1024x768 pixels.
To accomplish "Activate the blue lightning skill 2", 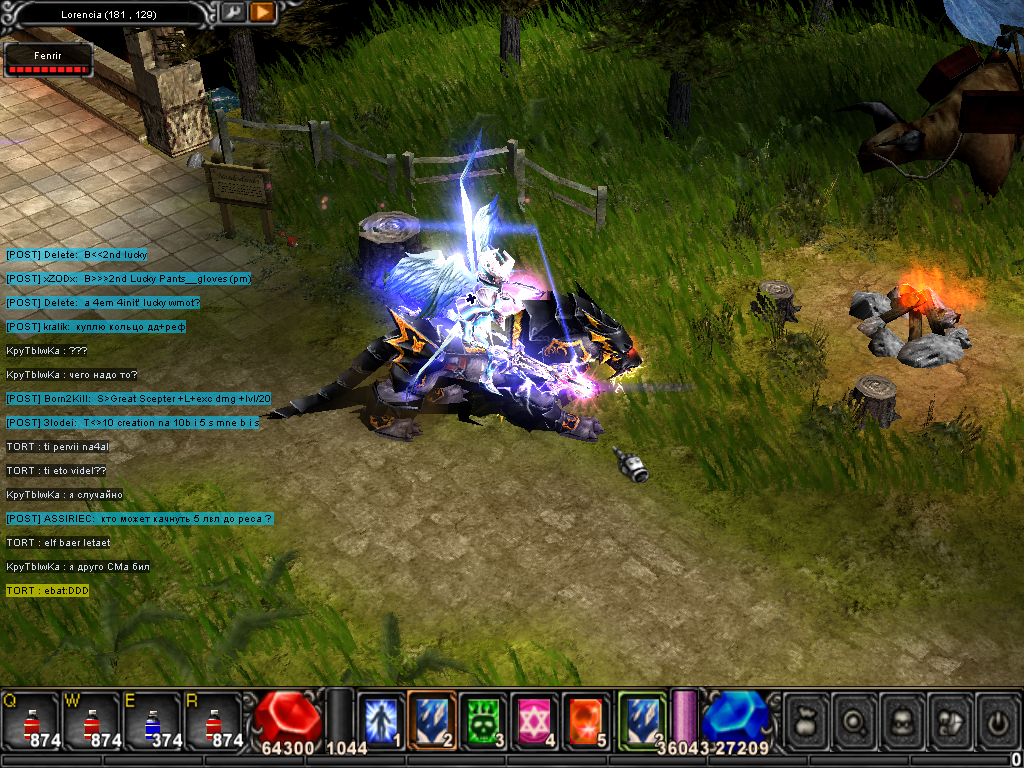I will 432,720.
